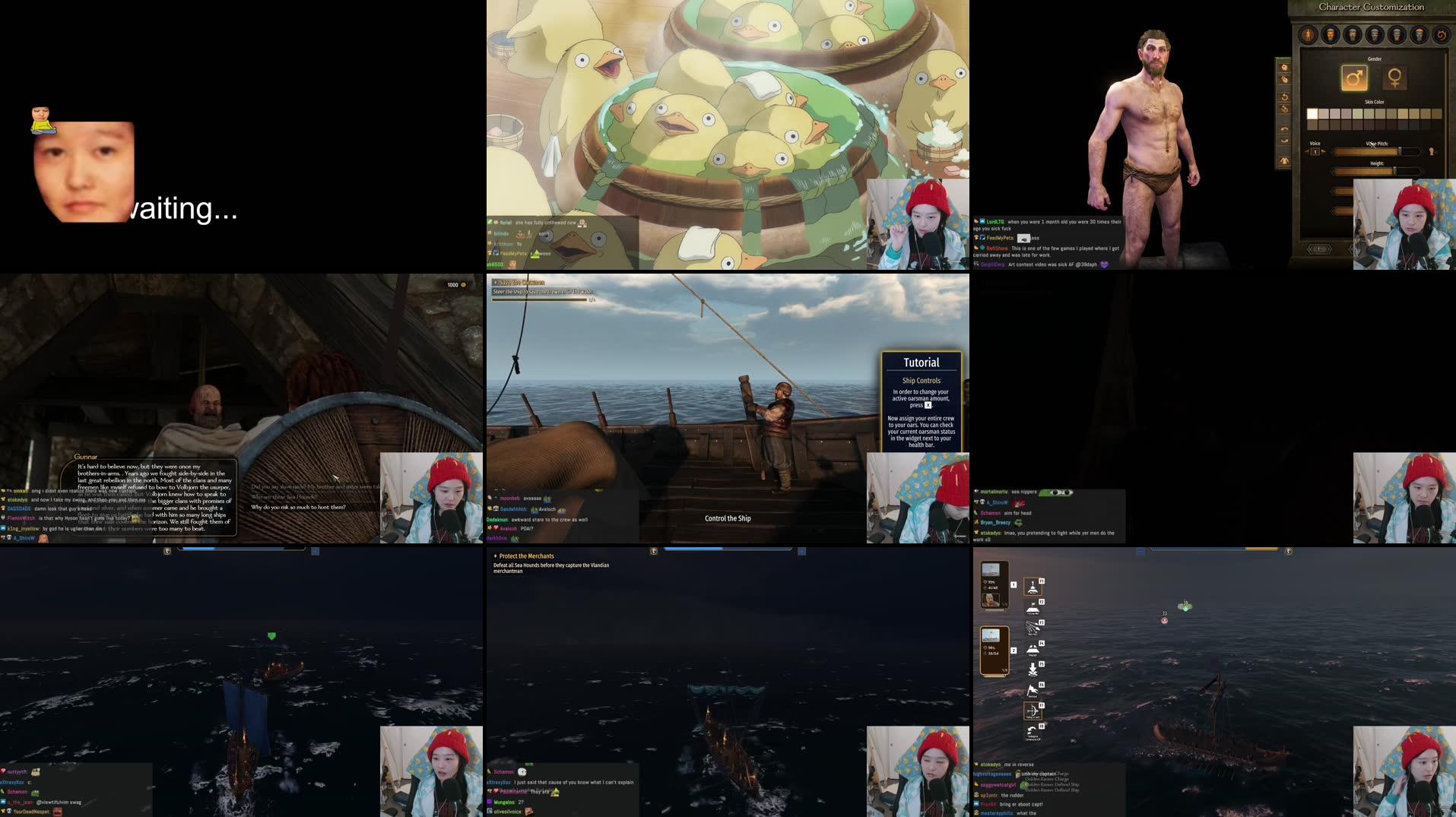The height and width of the screenshot is (817, 1456).
Task: Click the voice preview head icon
Action: (1431, 150)
